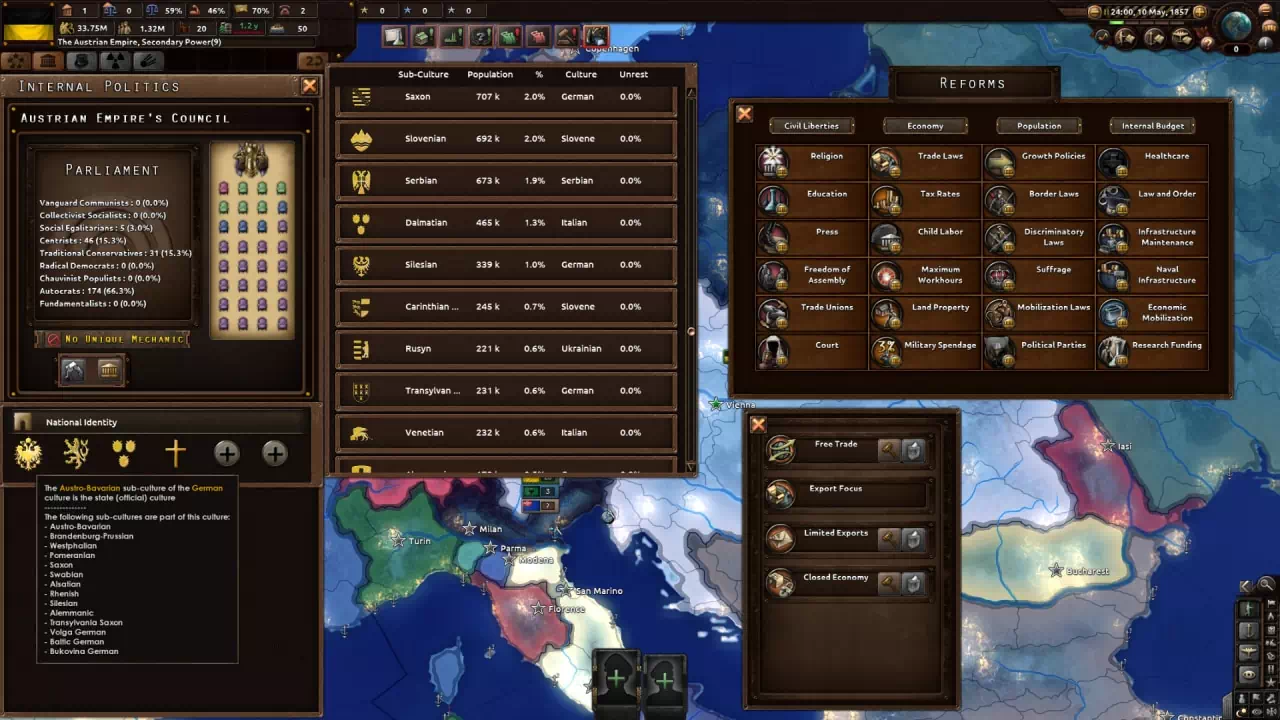This screenshot has width=1280, height=720.
Task: Select the Military Spending reform
Action: pos(925,351)
